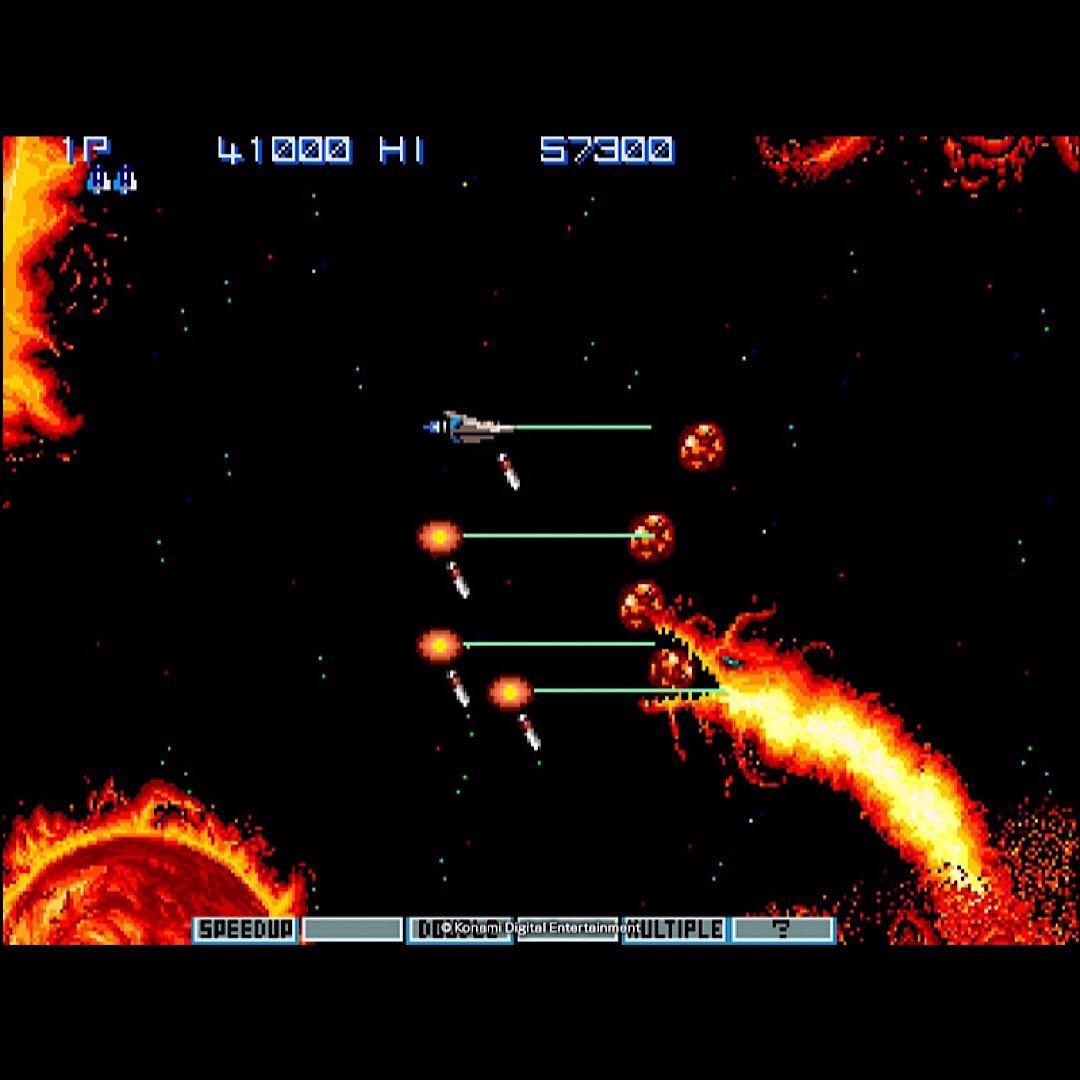The width and height of the screenshot is (1080, 1080).
Task: Select the MULTIPLE power meter slot
Action: pyautogui.click(x=675, y=929)
